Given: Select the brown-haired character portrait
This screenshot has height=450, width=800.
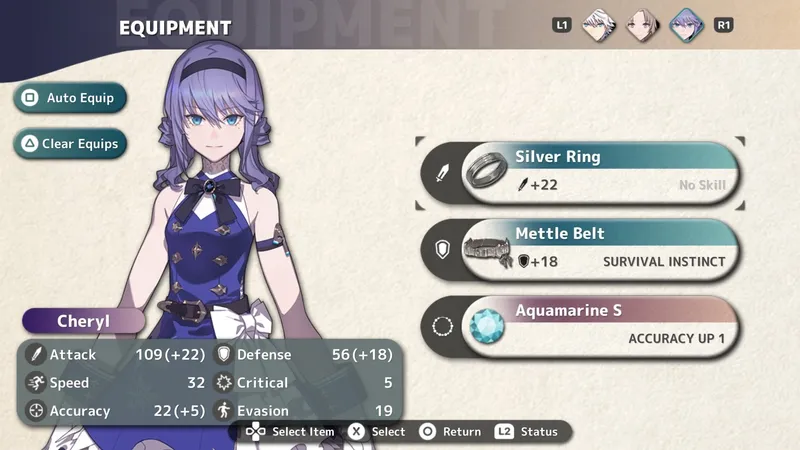Looking at the screenshot, I should pos(642,24).
